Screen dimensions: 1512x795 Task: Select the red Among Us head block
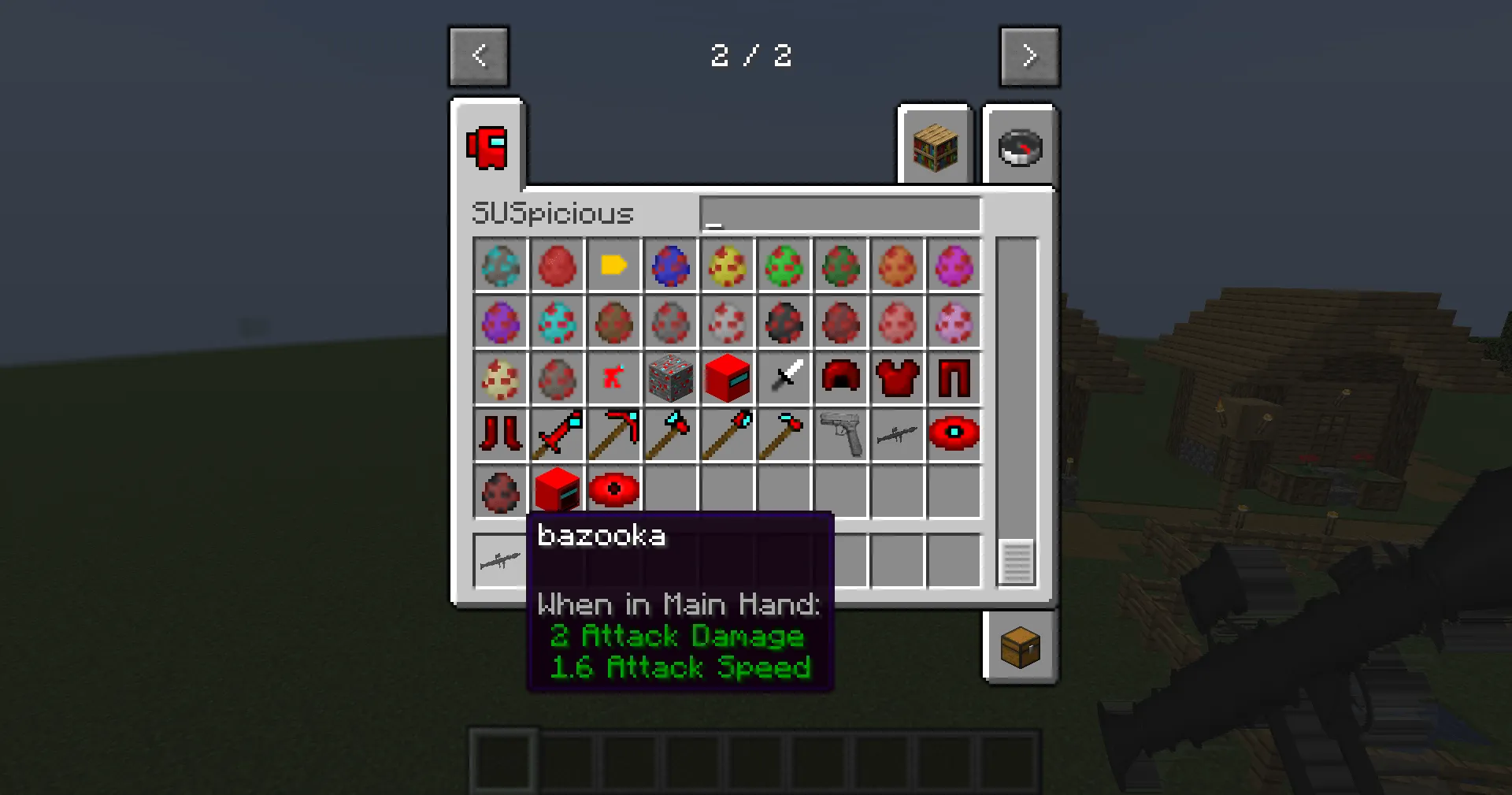(728, 378)
